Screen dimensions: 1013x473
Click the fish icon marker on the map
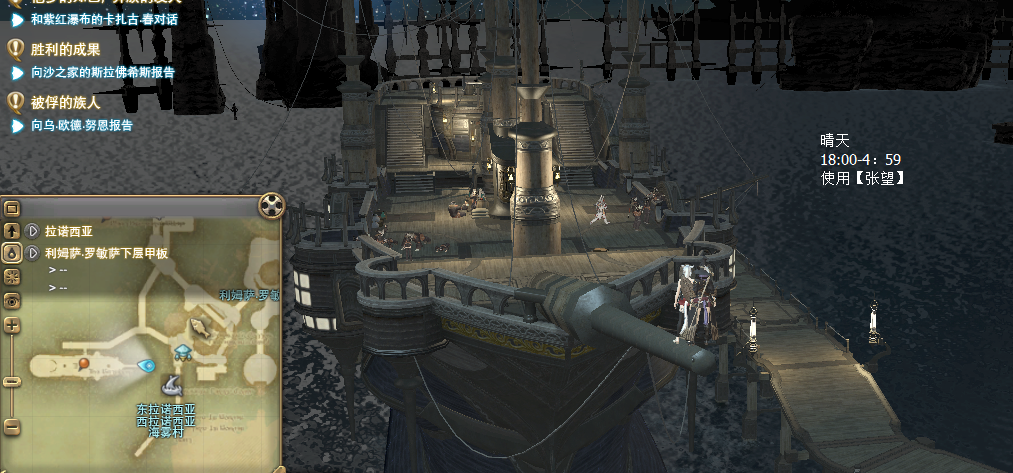200,326
